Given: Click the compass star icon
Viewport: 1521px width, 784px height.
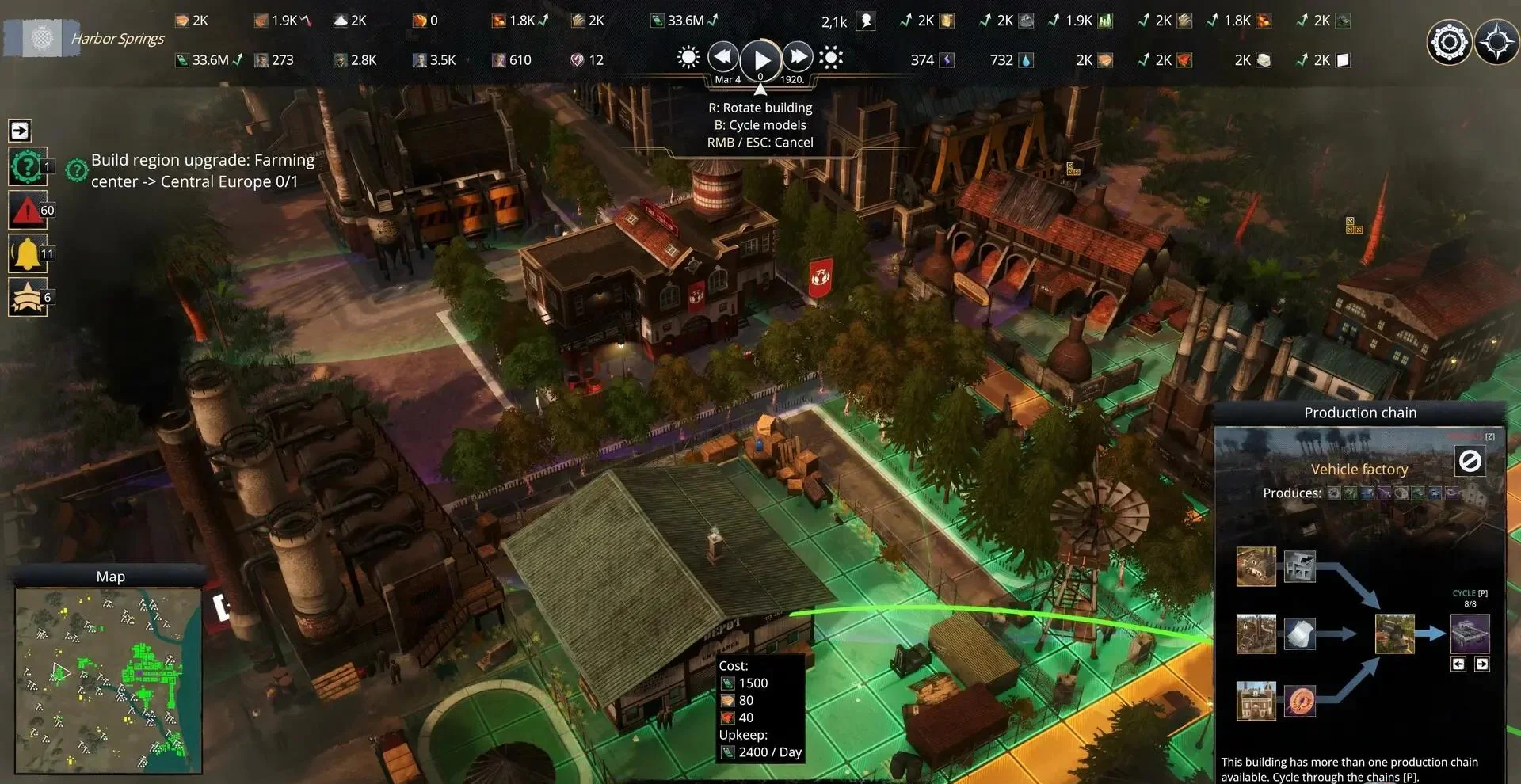Looking at the screenshot, I should tap(1496, 42).
